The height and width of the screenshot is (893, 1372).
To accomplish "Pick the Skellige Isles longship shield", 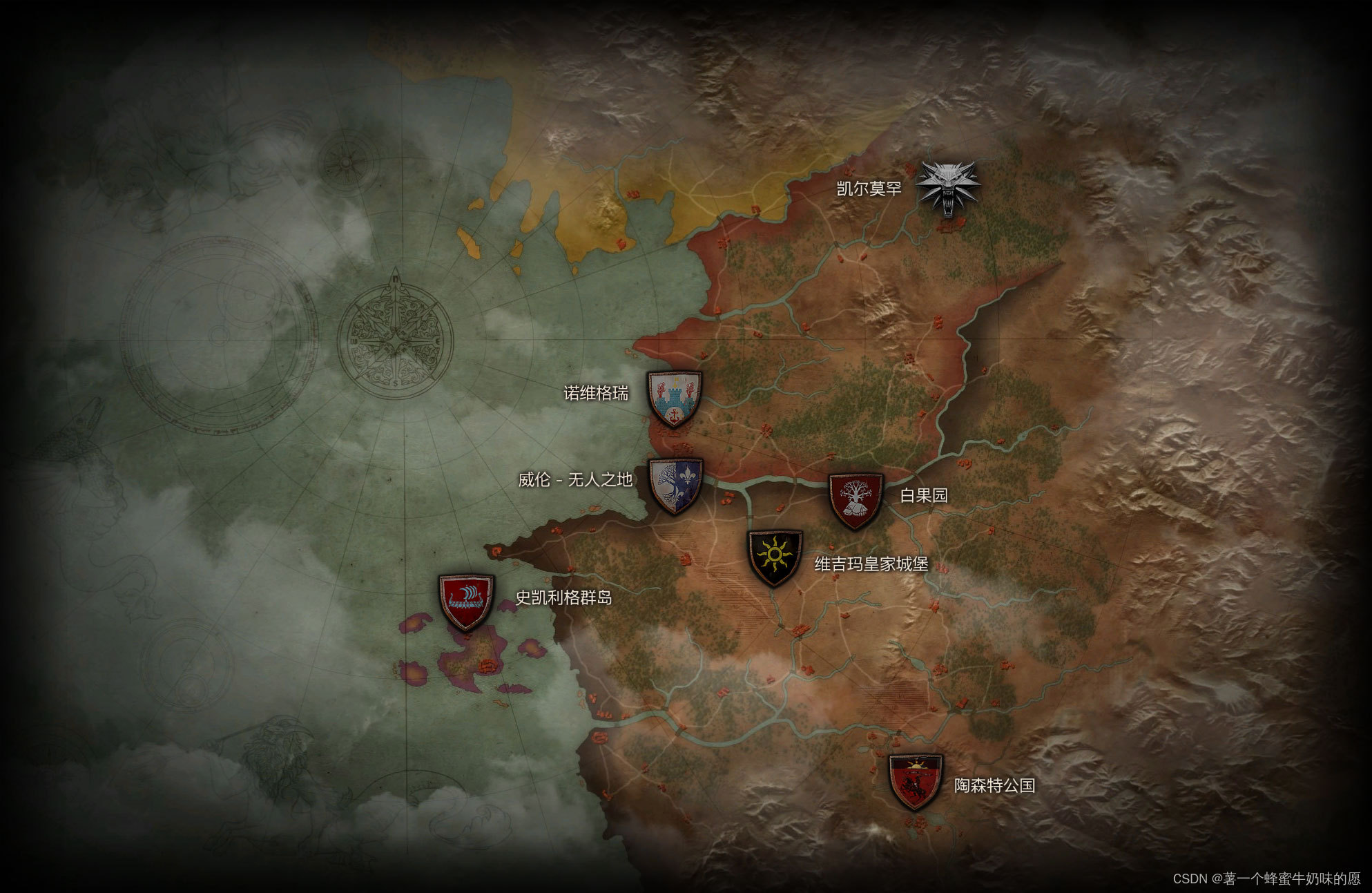I will point(466,601).
